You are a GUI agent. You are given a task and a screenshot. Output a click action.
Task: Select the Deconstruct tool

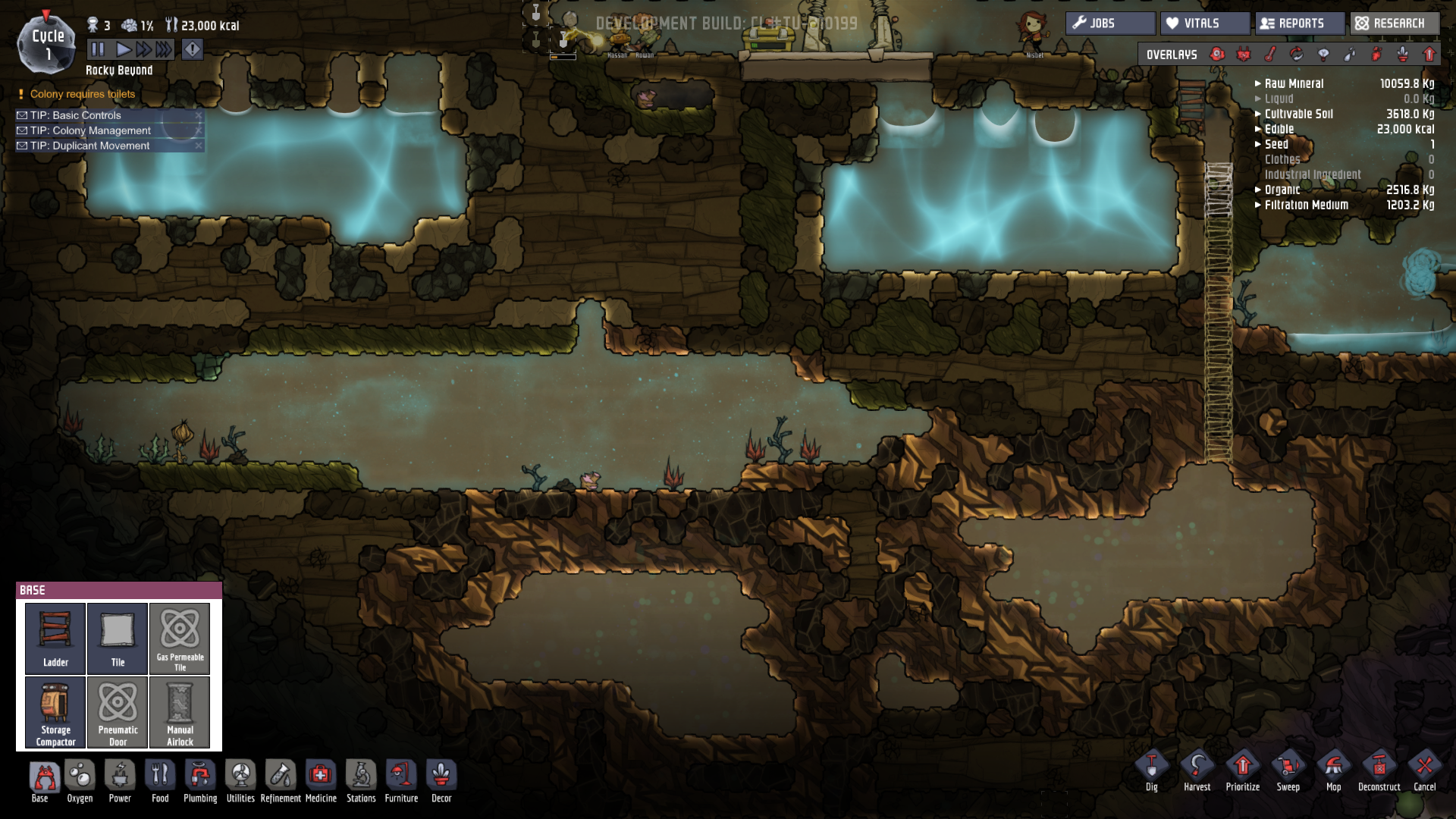pyautogui.click(x=1379, y=771)
